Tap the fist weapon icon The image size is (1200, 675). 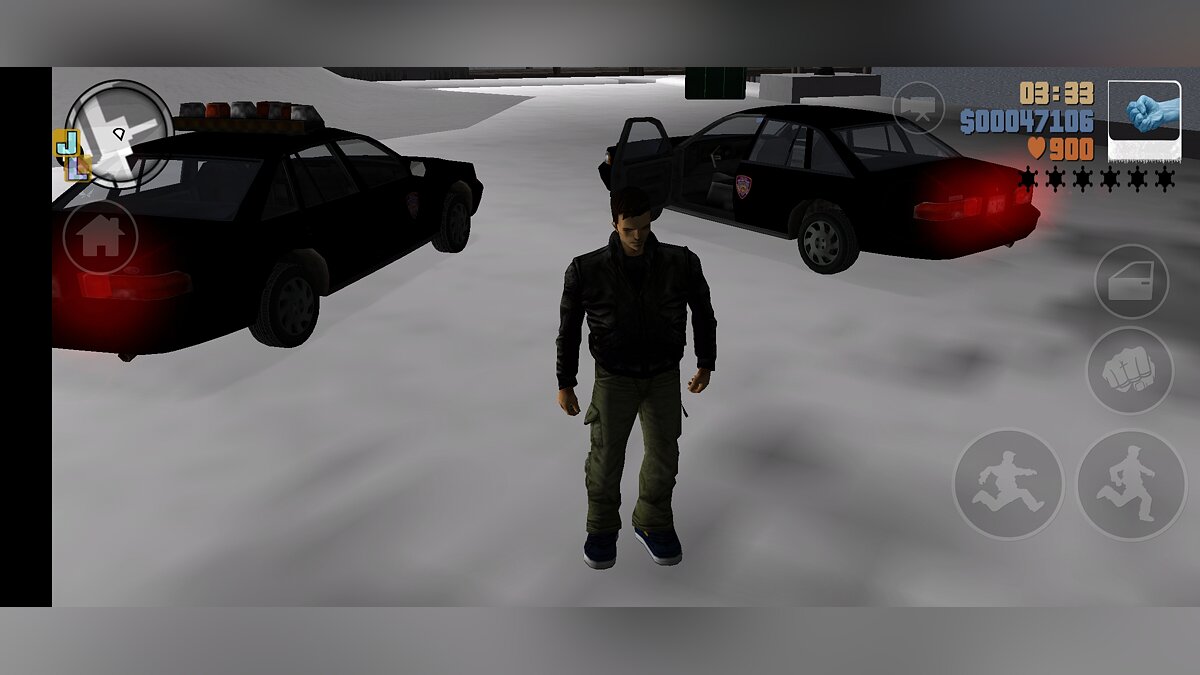tap(1144, 119)
